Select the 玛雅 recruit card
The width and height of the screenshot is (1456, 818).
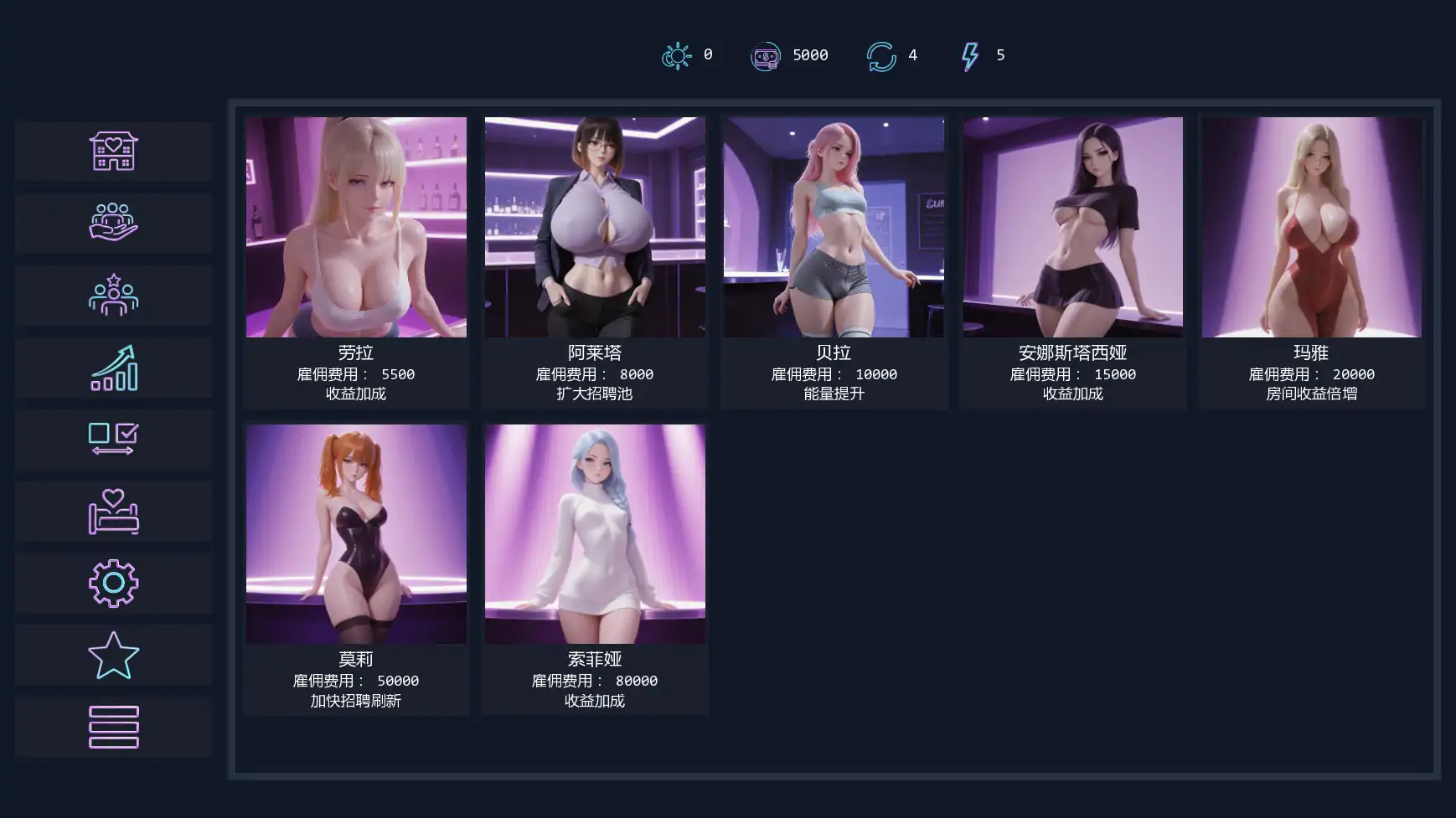coord(1311,261)
